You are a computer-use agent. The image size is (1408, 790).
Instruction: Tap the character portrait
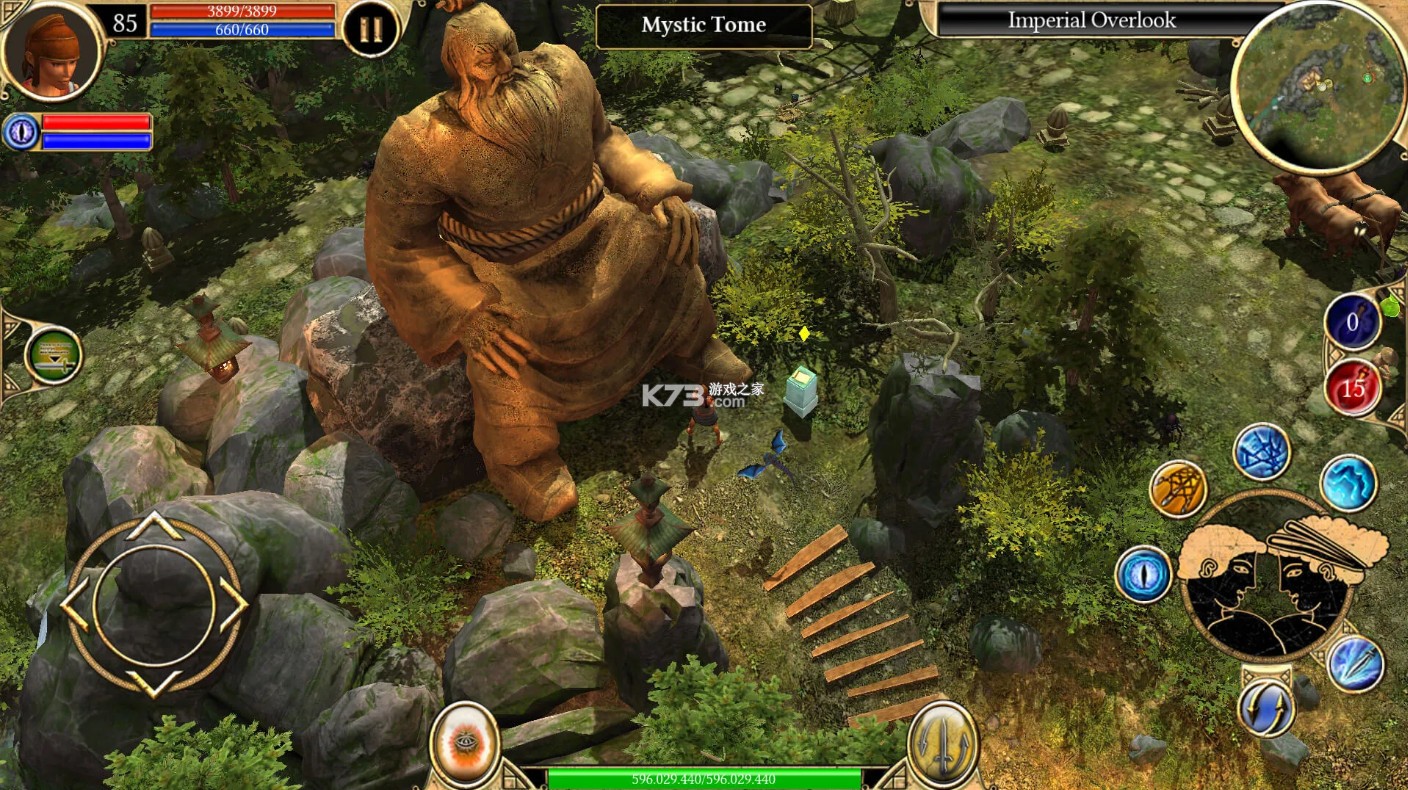55,52
